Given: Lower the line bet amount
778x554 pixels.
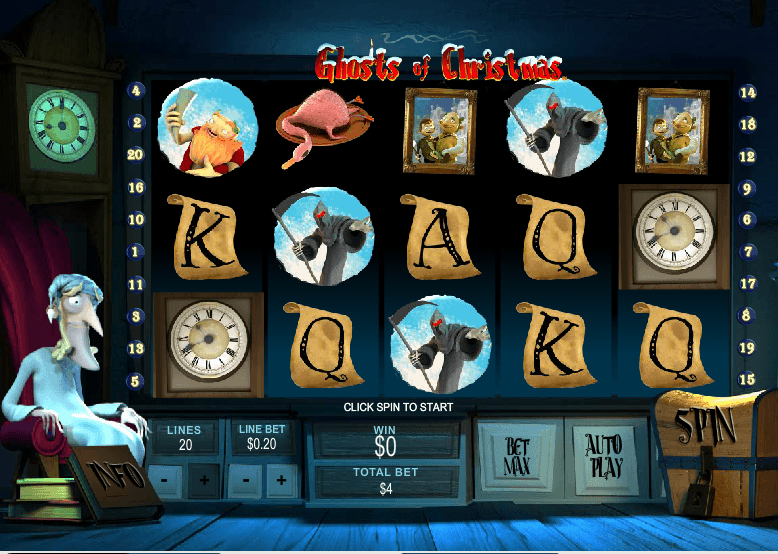Looking at the screenshot, I should pos(243,481).
